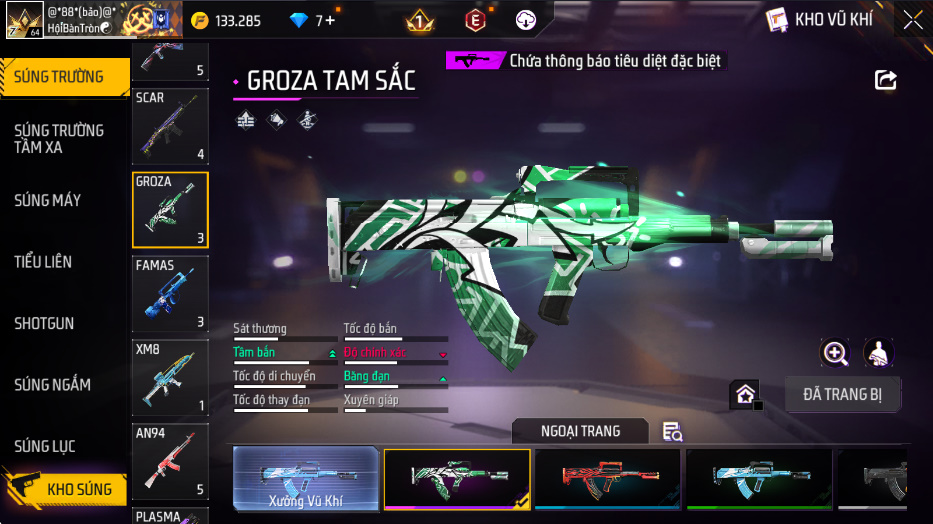
Task: Open the Shotgun category
Action: click(x=44, y=324)
